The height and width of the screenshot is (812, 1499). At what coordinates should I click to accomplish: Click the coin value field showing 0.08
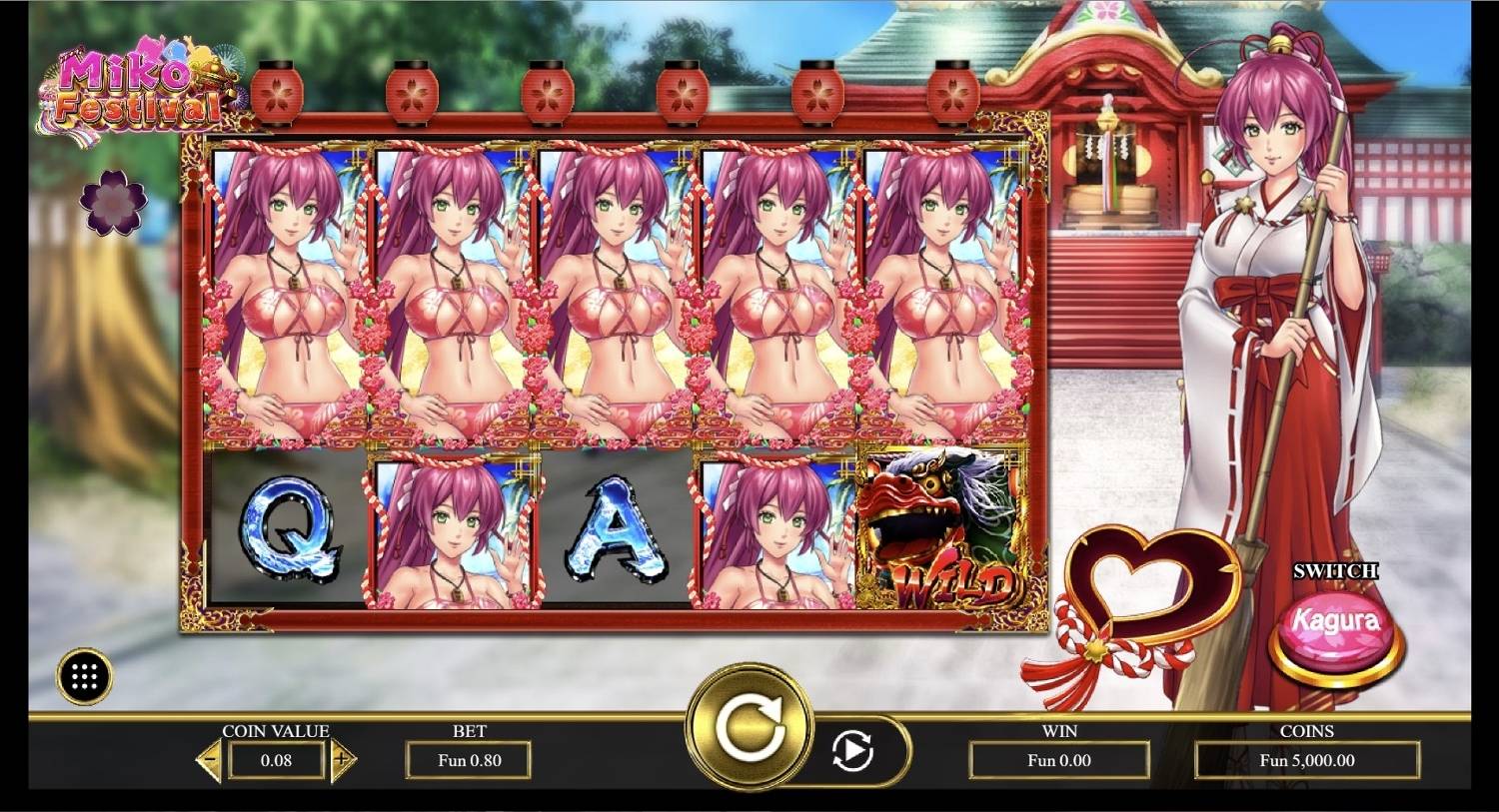click(275, 760)
